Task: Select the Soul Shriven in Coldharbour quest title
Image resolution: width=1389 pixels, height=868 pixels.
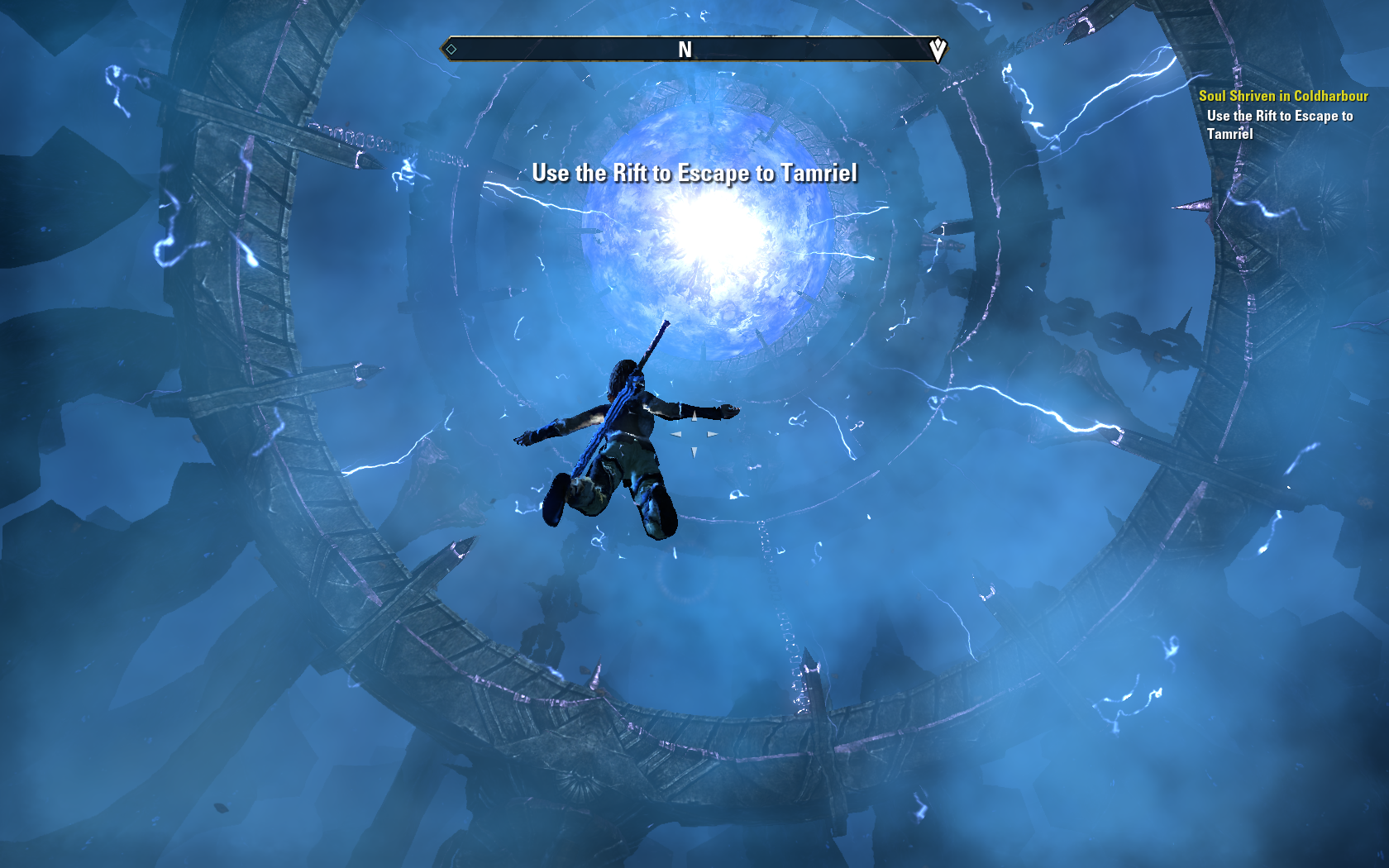Action: tap(1282, 96)
